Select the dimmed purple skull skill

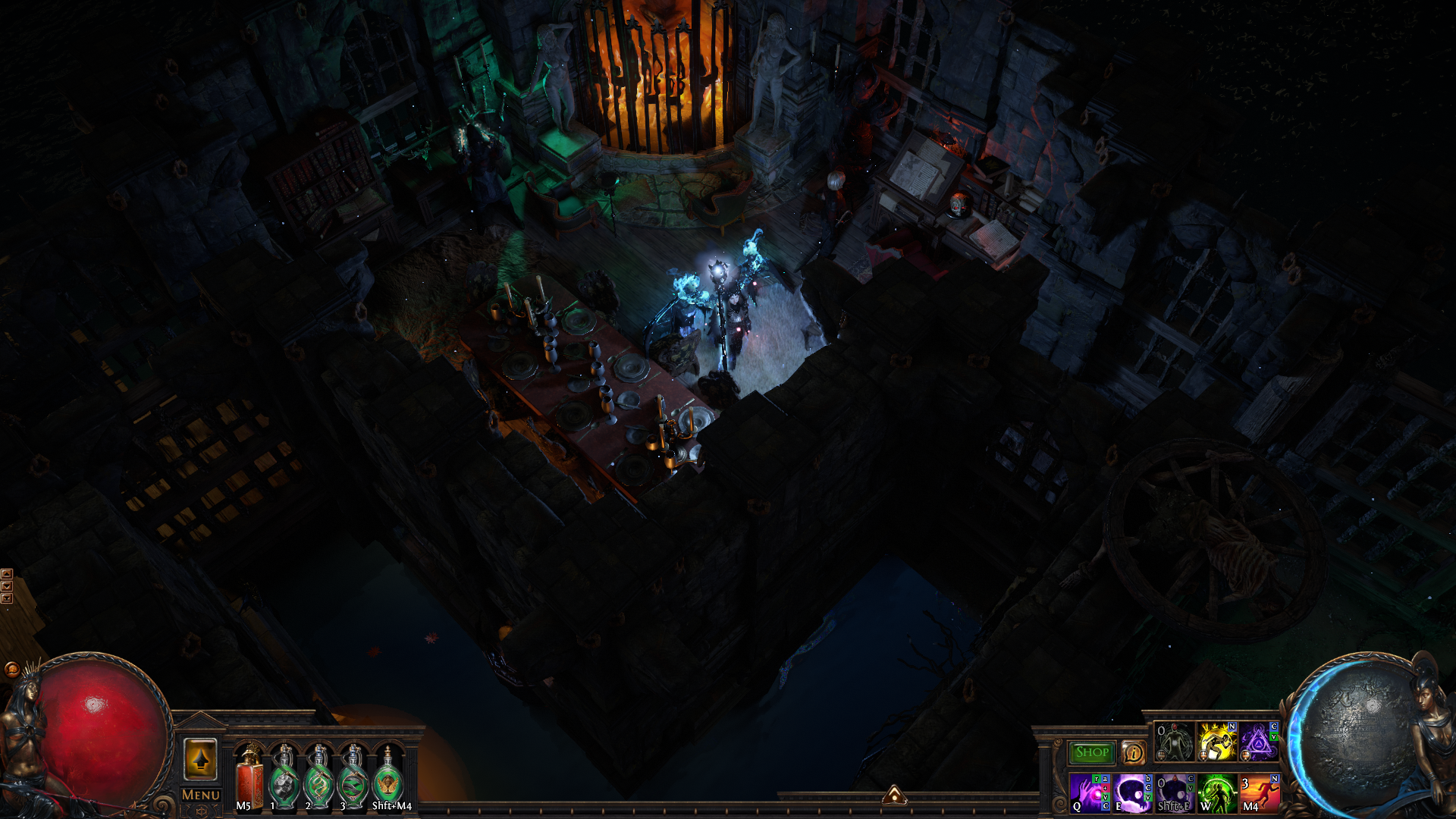click(x=1175, y=792)
